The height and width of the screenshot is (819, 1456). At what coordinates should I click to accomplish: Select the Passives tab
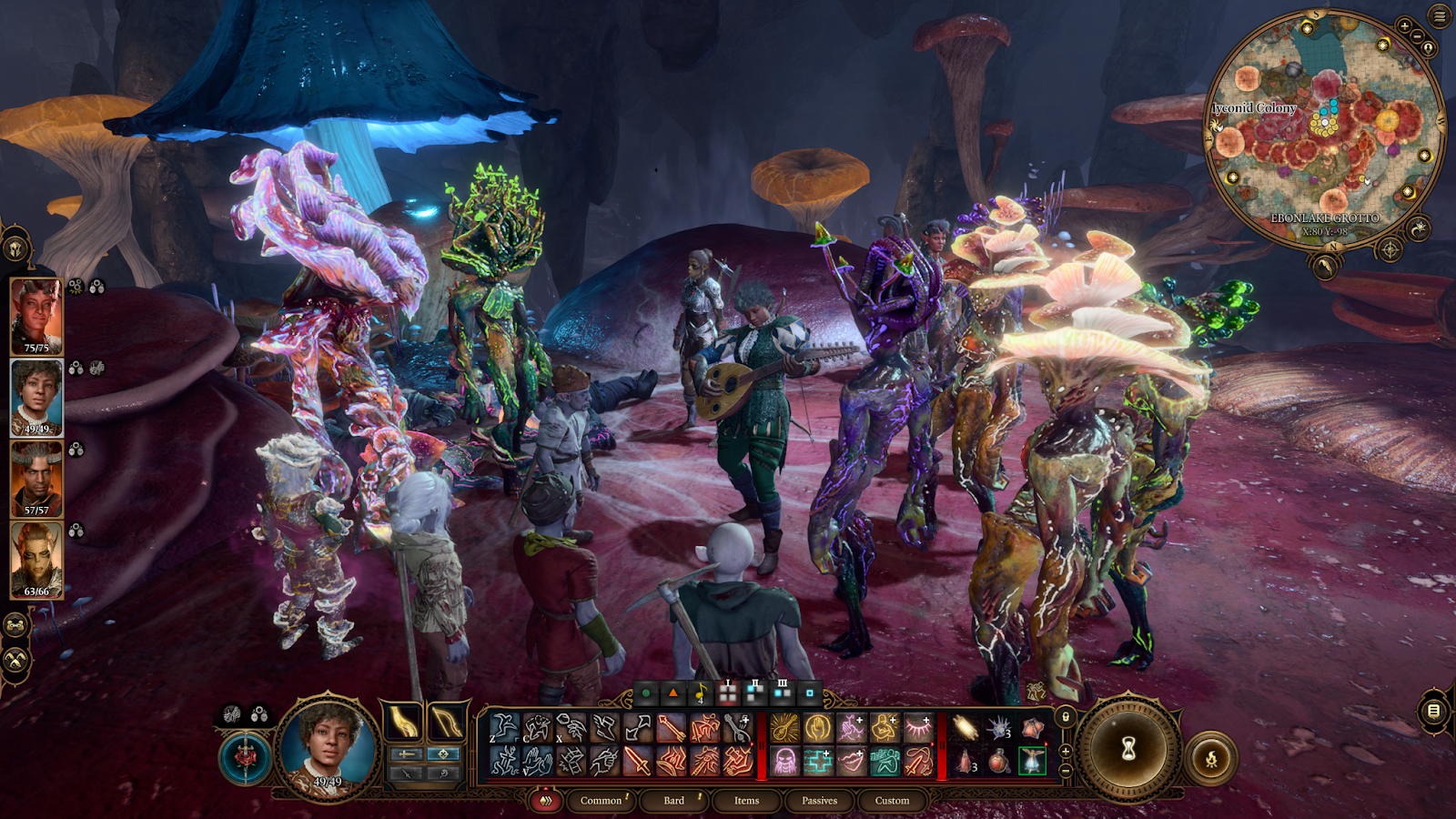pos(819,801)
